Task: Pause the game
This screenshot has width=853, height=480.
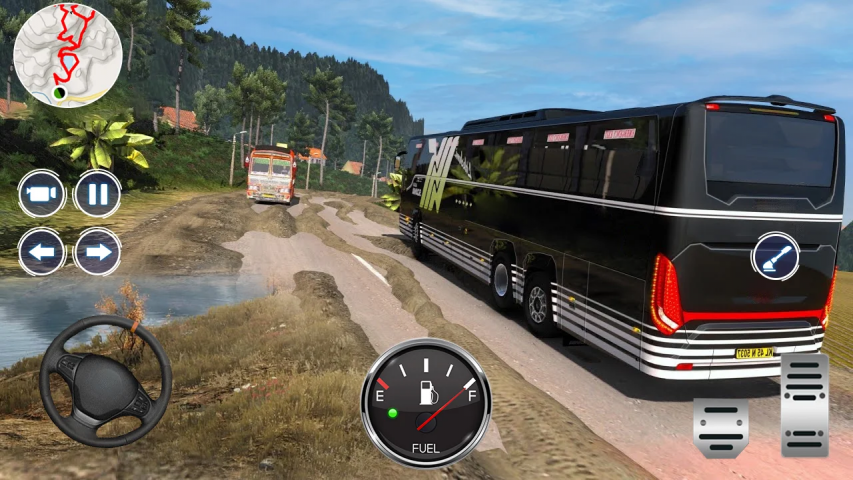Action: [x=98, y=194]
